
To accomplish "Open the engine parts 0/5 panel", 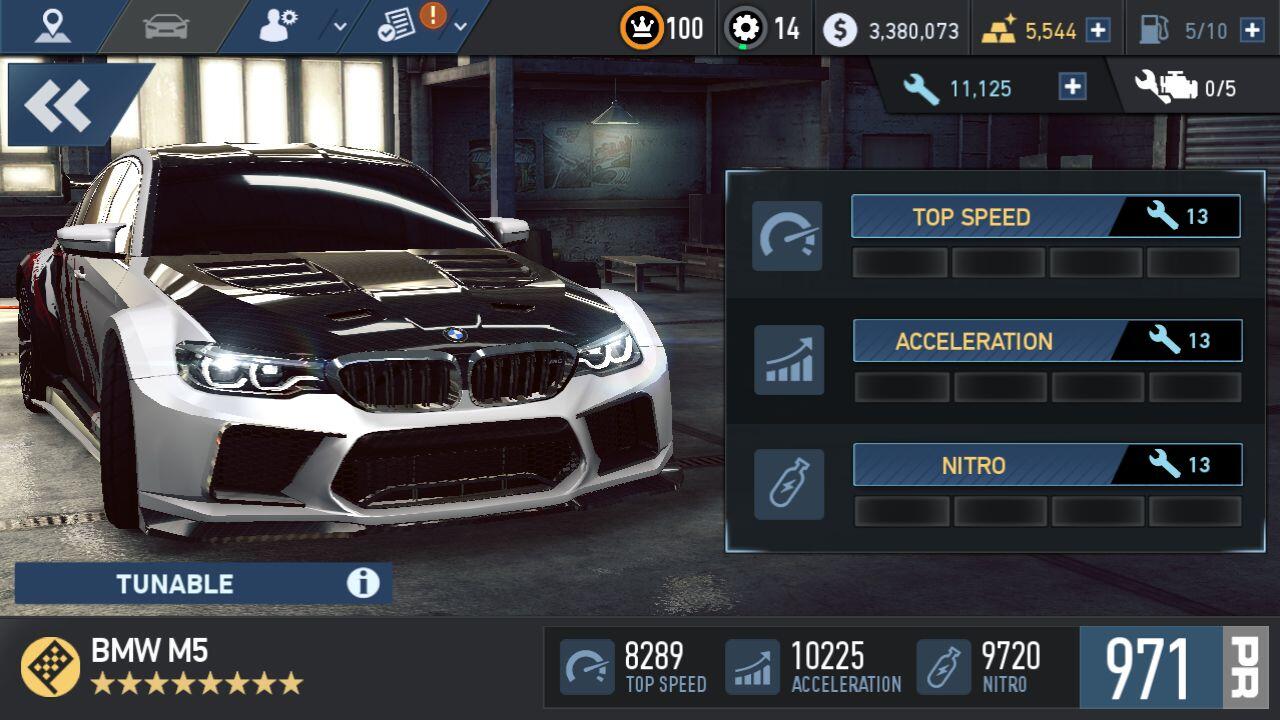I will coord(1186,88).
